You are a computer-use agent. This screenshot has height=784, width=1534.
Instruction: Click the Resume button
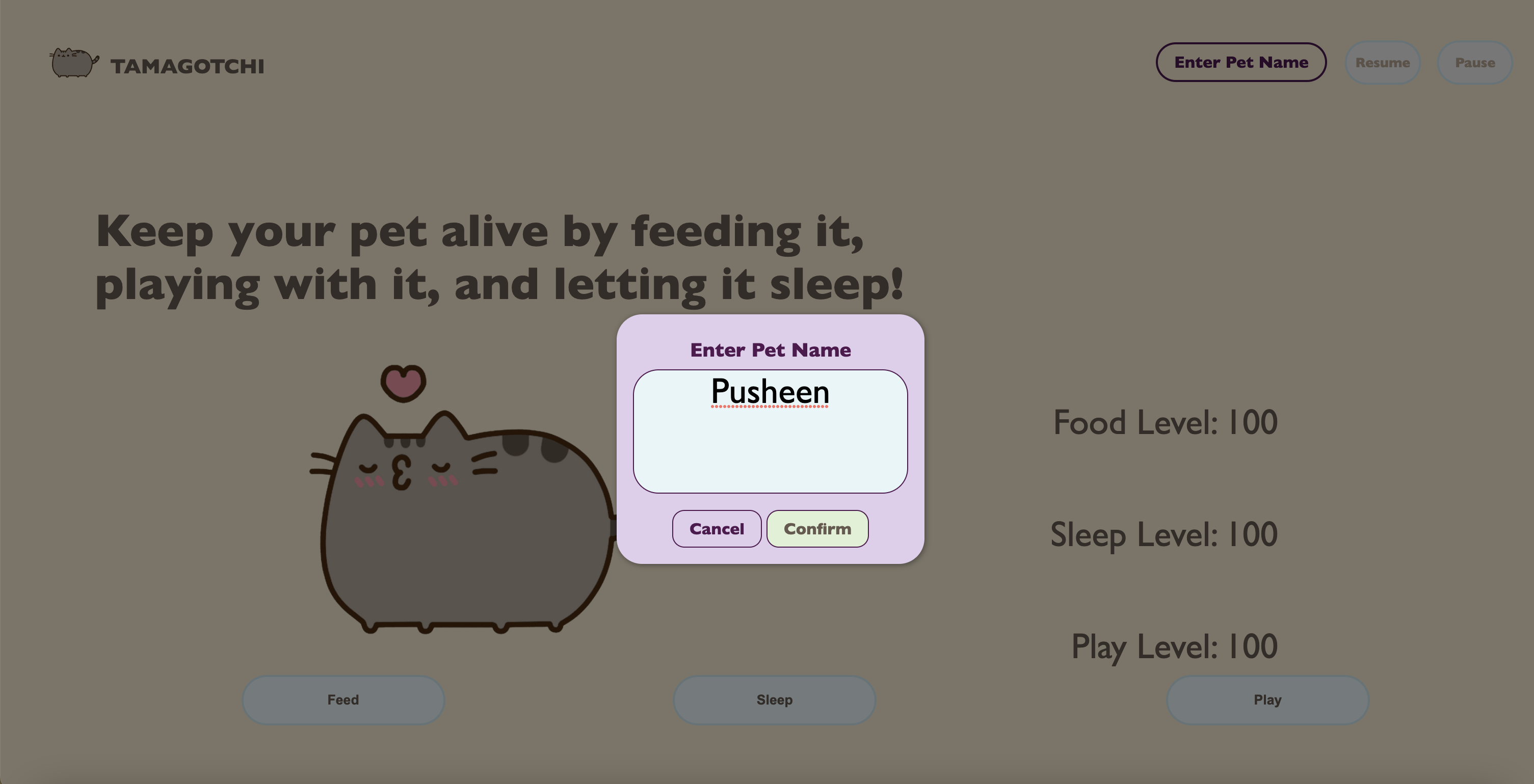tap(1382, 62)
